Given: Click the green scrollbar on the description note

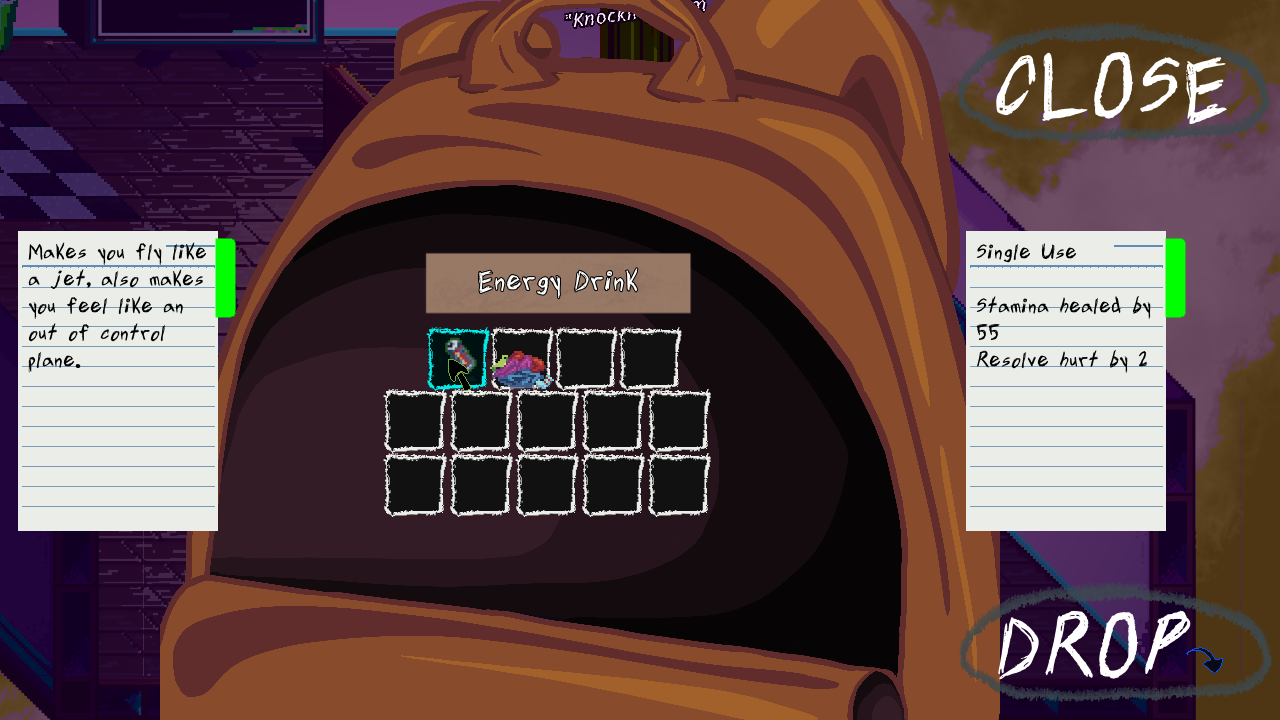Looking at the screenshot, I should click(x=225, y=278).
